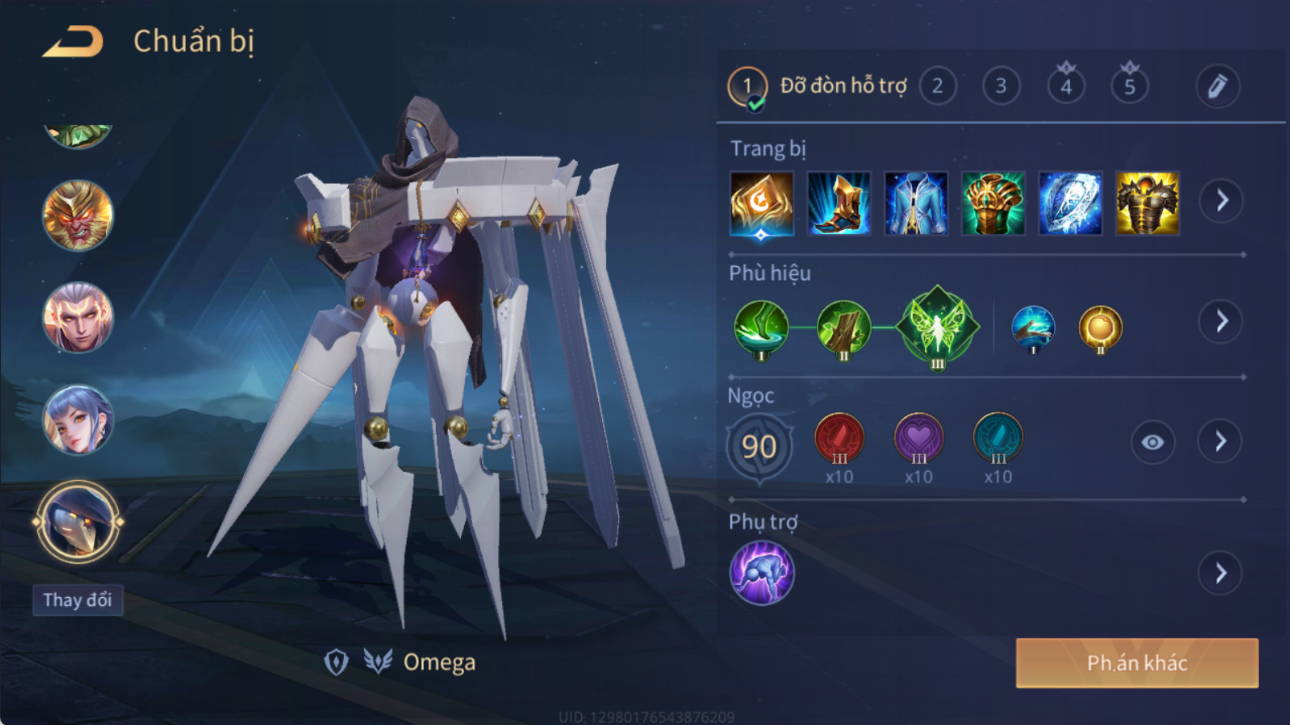Select the green butterfly badge

pyautogui.click(x=938, y=327)
